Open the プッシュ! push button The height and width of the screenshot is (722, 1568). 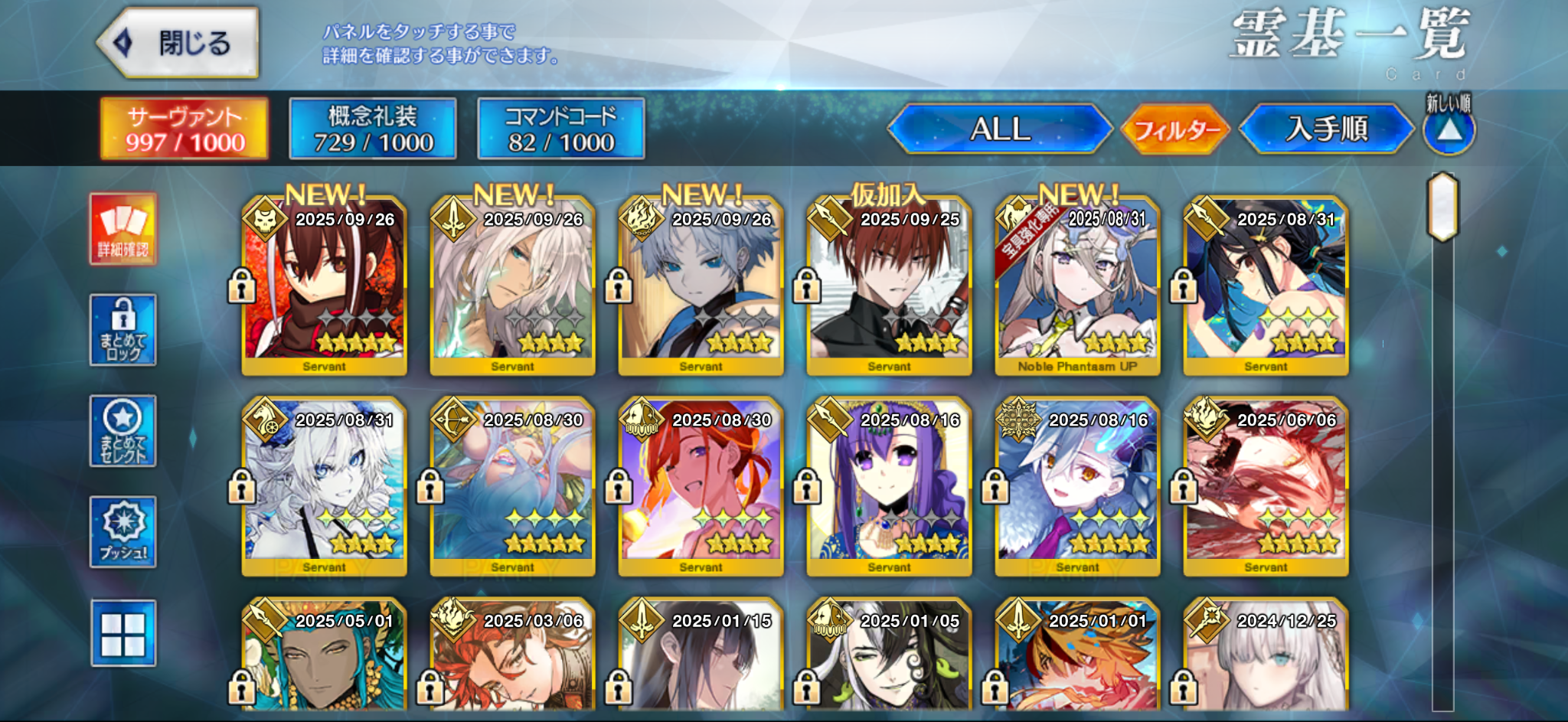[123, 532]
